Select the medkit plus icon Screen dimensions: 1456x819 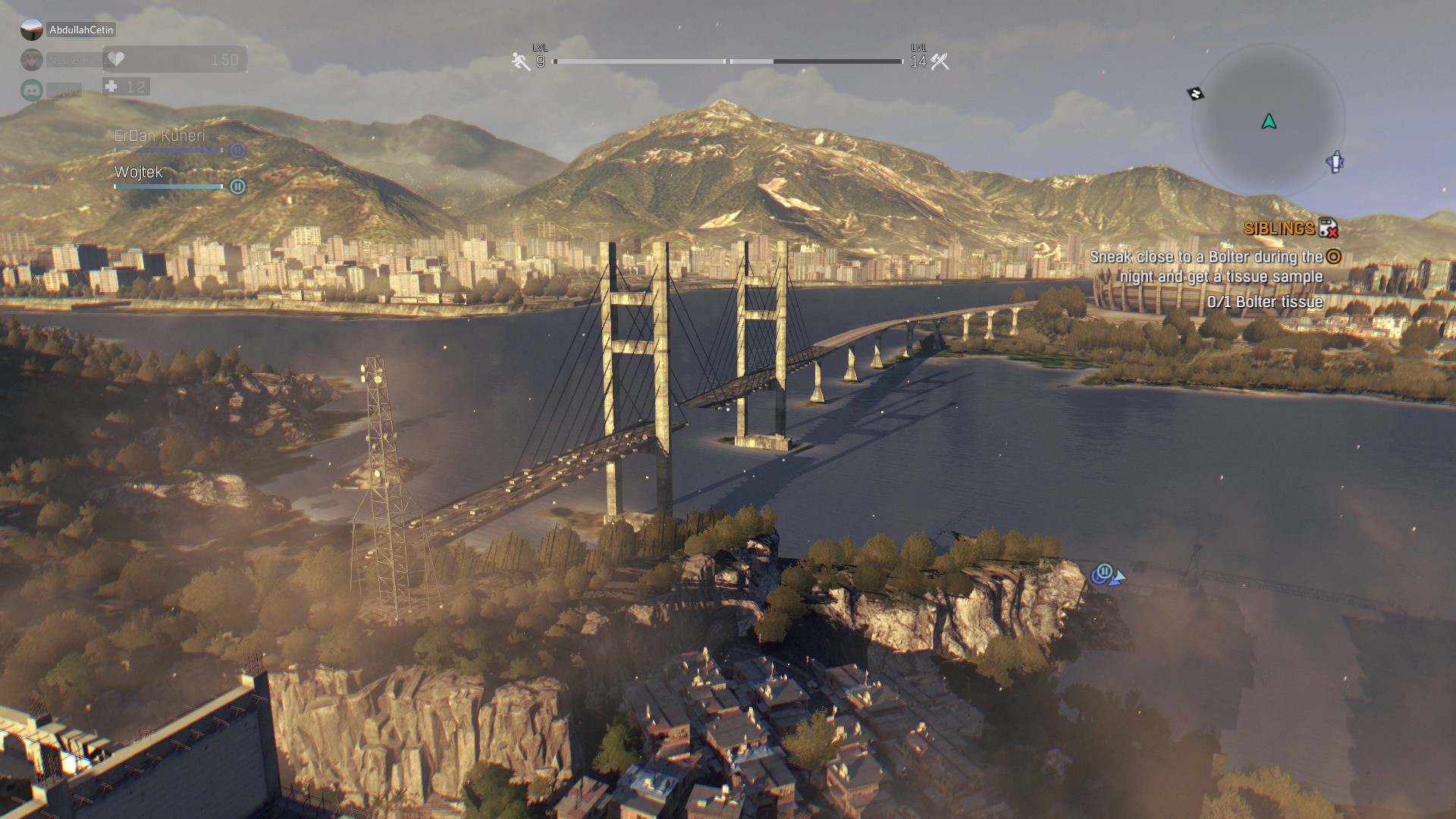pyautogui.click(x=111, y=86)
